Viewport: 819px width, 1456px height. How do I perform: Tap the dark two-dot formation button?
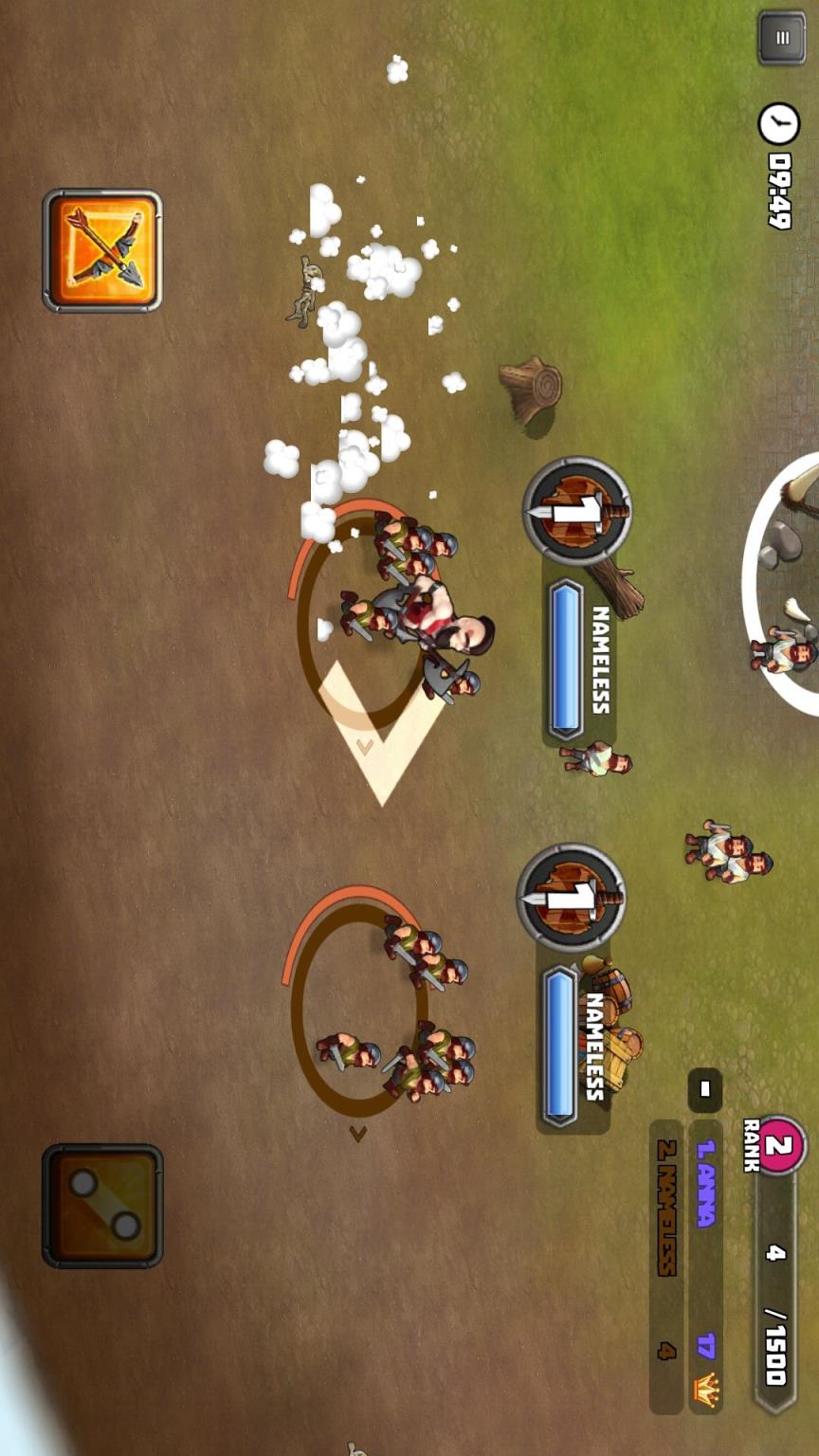(102, 1205)
